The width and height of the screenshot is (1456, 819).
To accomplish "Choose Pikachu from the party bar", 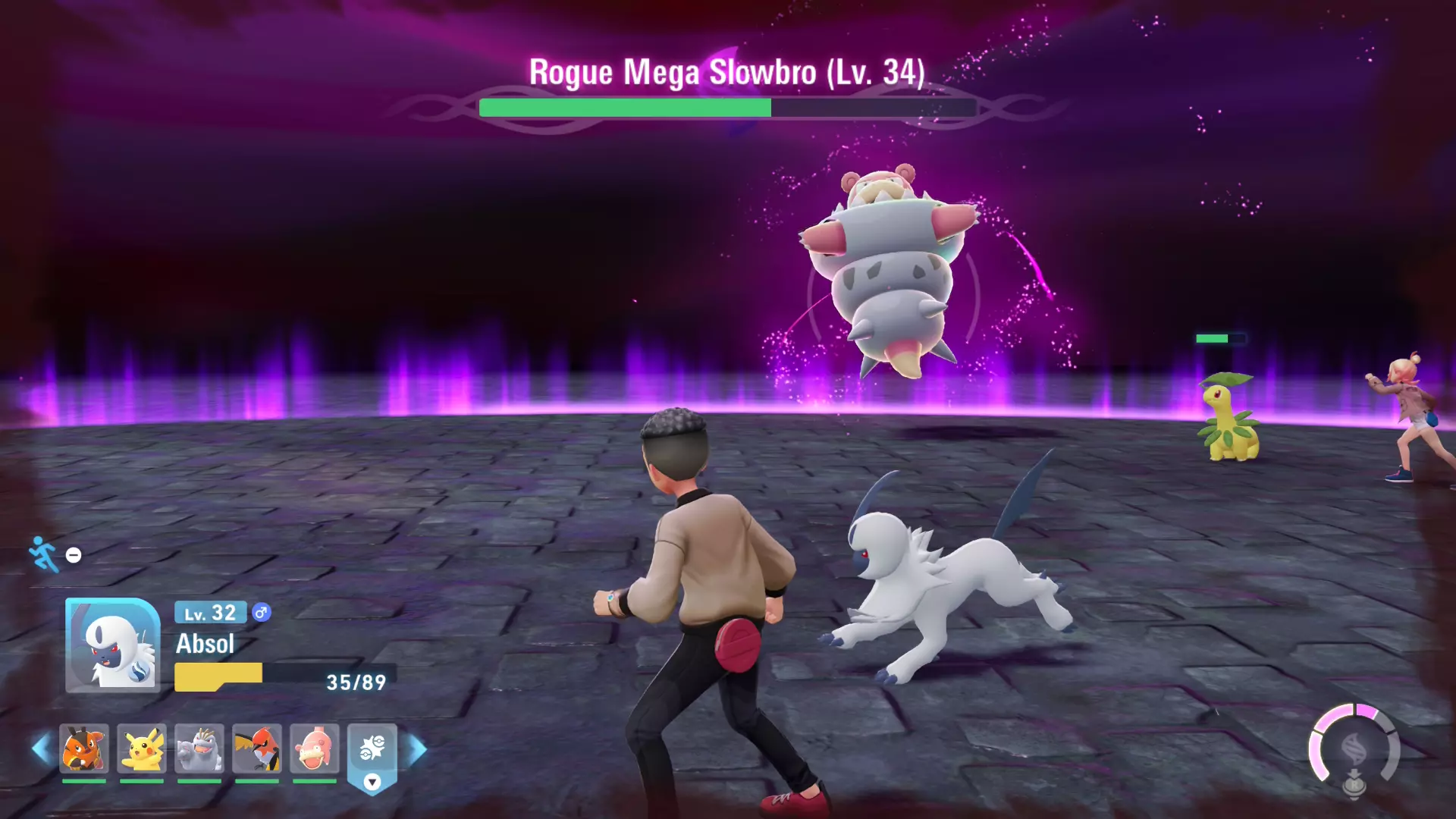I will coord(142,749).
